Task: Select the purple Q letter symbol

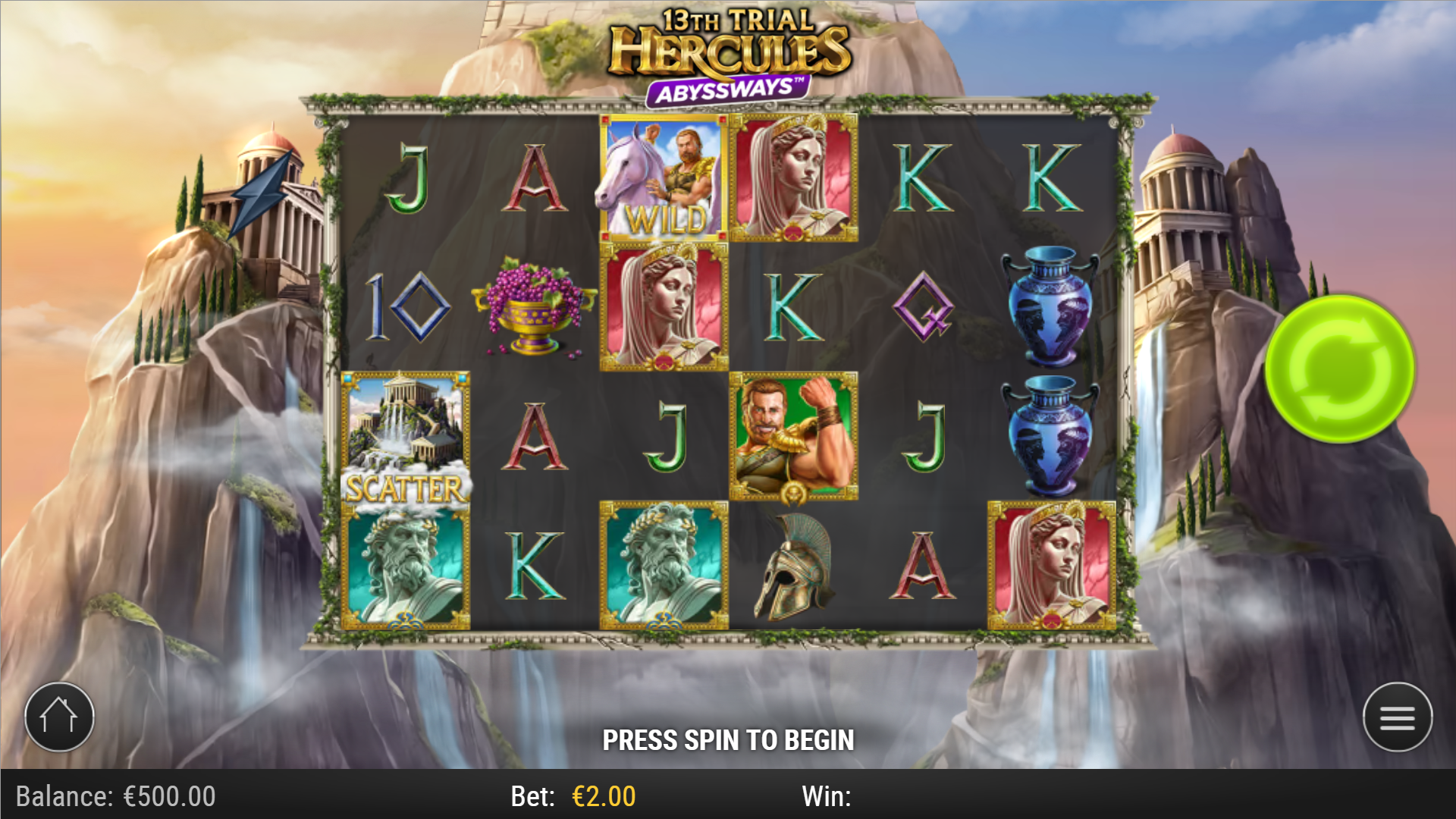Action: (x=921, y=307)
